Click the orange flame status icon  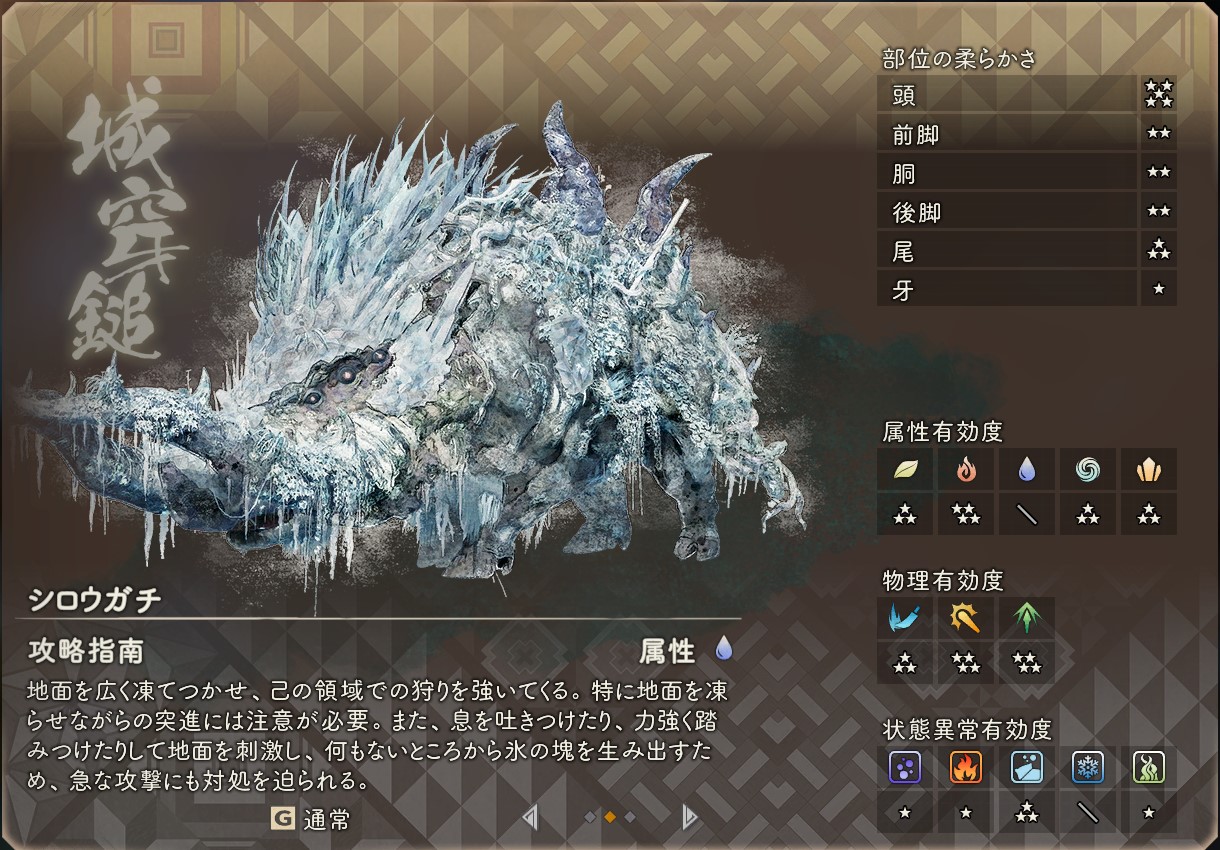[x=966, y=767]
